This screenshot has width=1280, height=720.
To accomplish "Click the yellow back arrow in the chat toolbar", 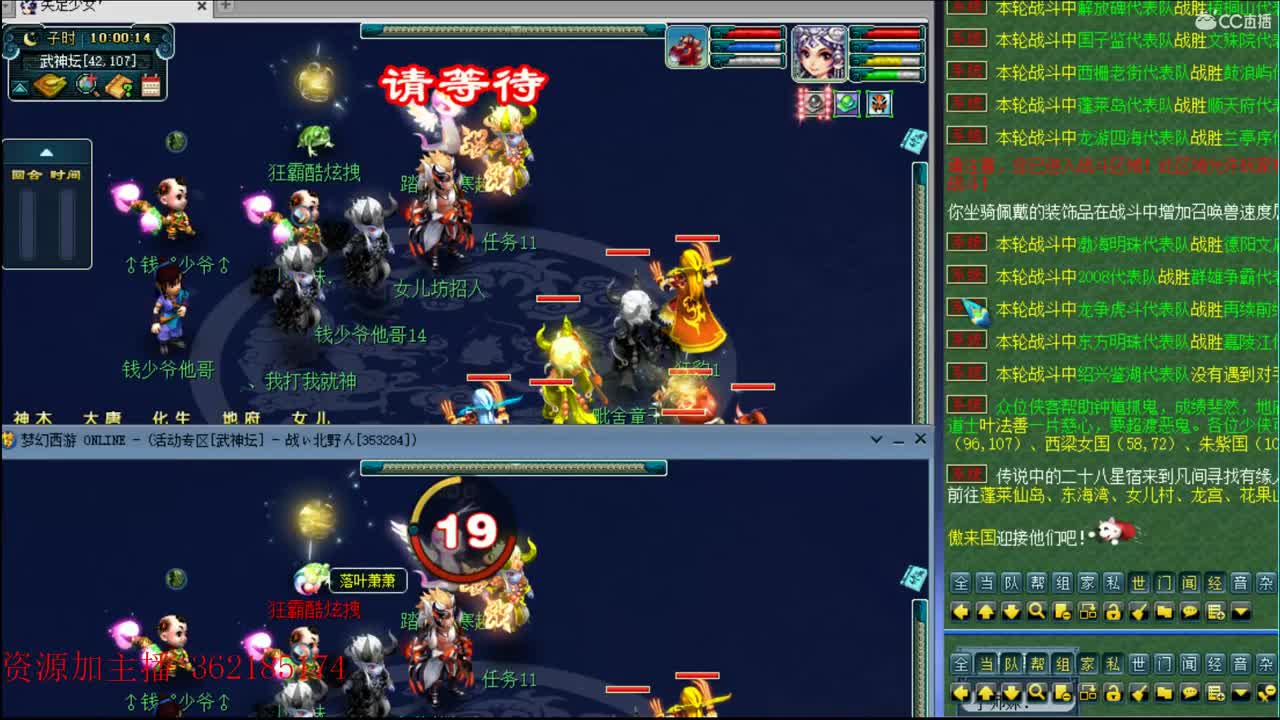I will click(959, 610).
